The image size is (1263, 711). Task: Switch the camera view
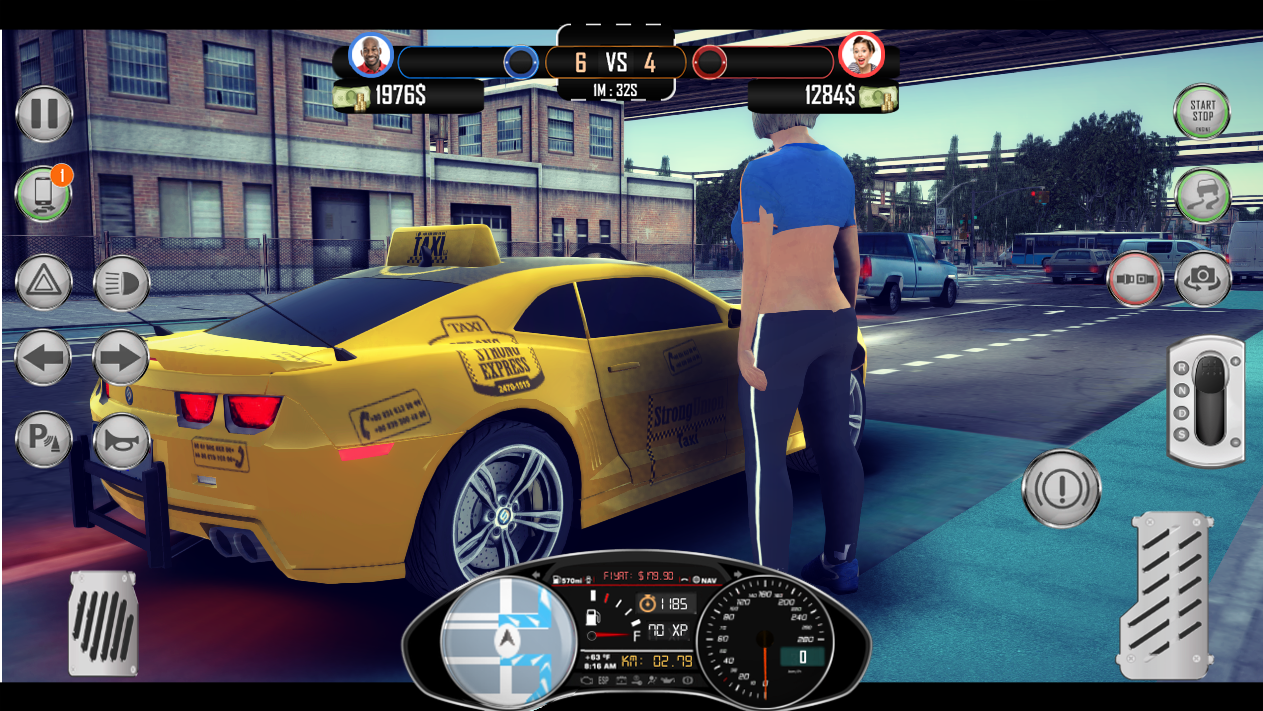pyautogui.click(x=1202, y=279)
